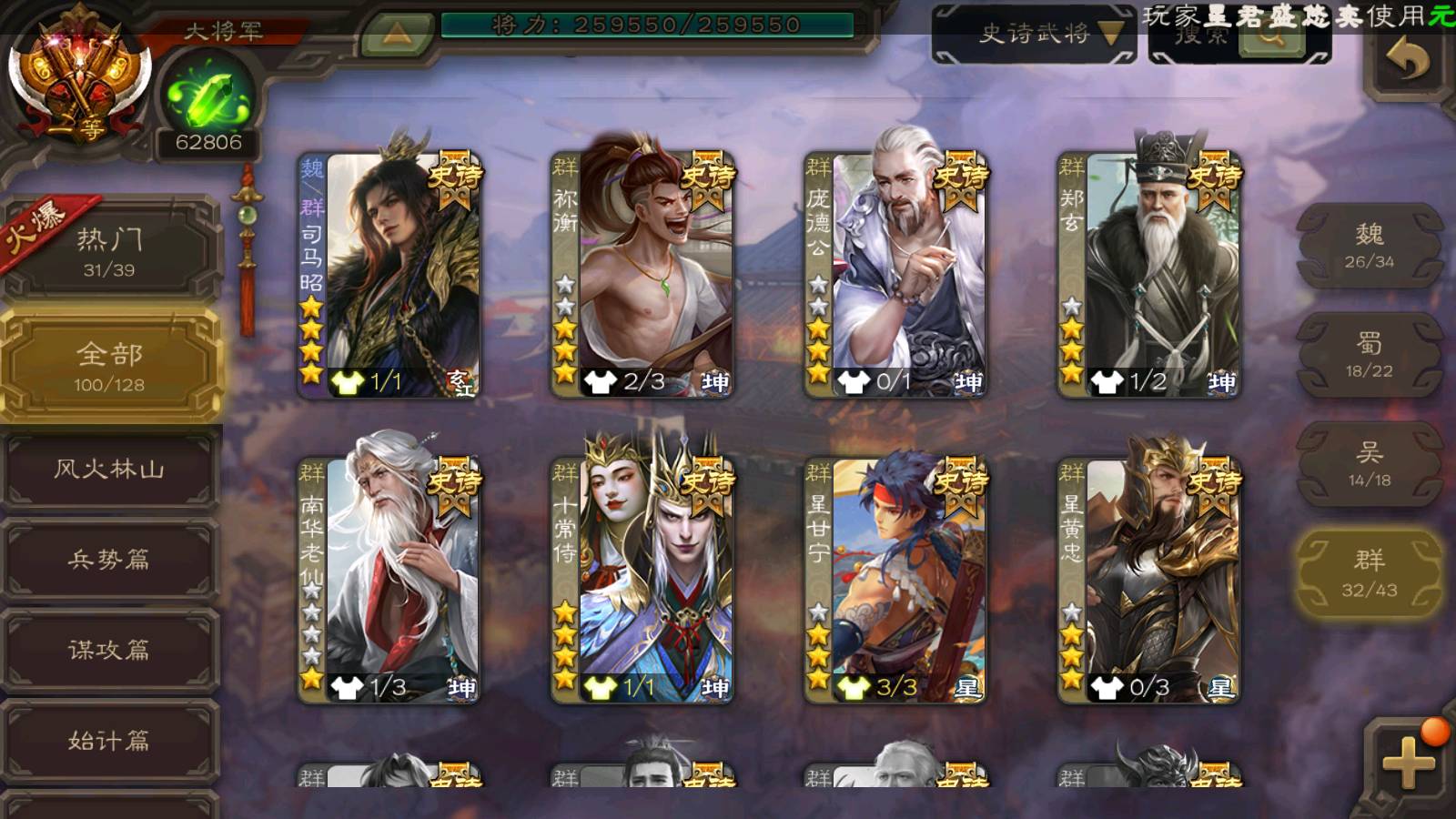Click the curved back arrow button
Image resolution: width=1456 pixels, height=819 pixels.
click(1407, 61)
